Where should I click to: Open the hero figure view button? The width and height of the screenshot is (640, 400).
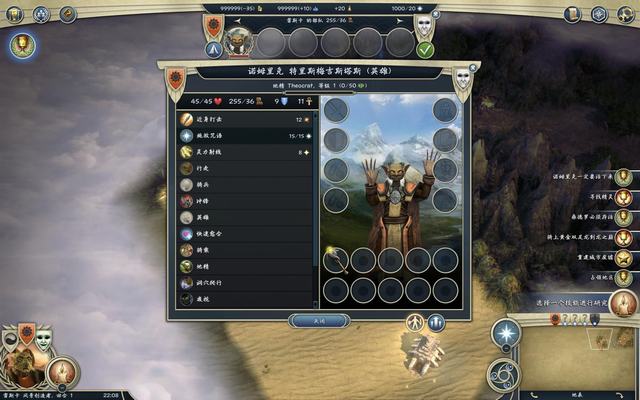416,322
